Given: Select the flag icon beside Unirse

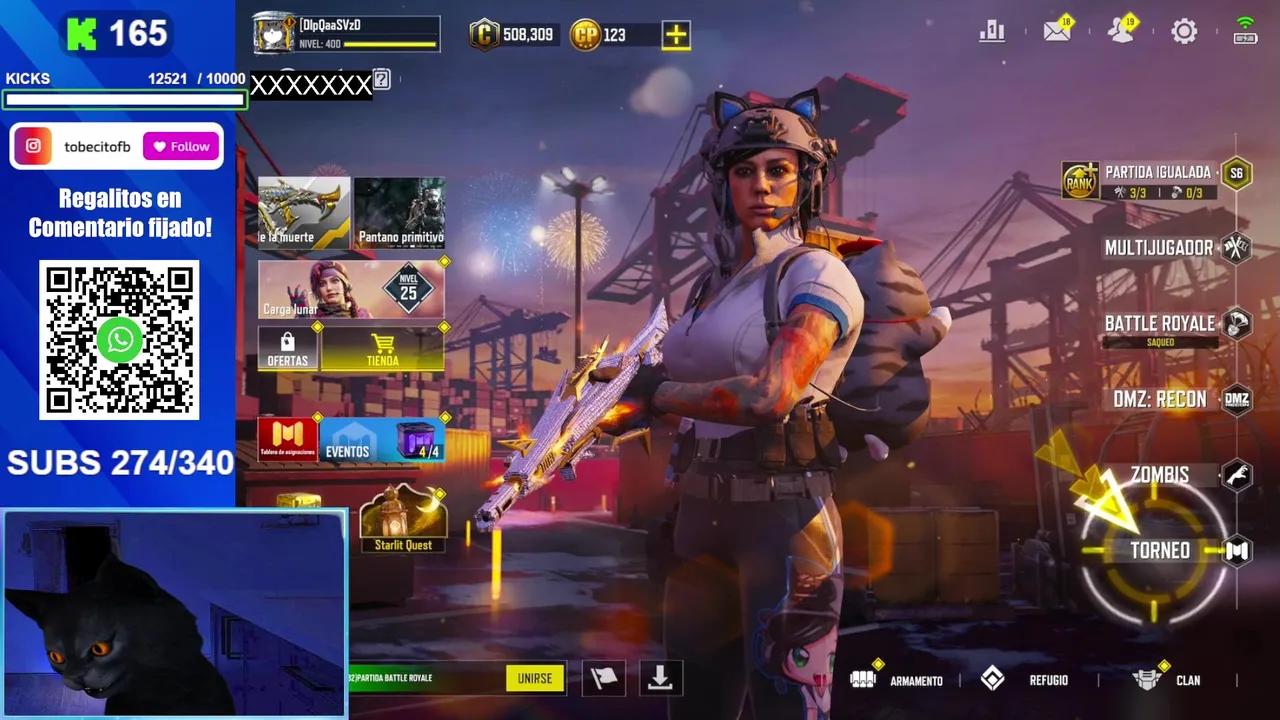Looking at the screenshot, I should pyautogui.click(x=604, y=677).
